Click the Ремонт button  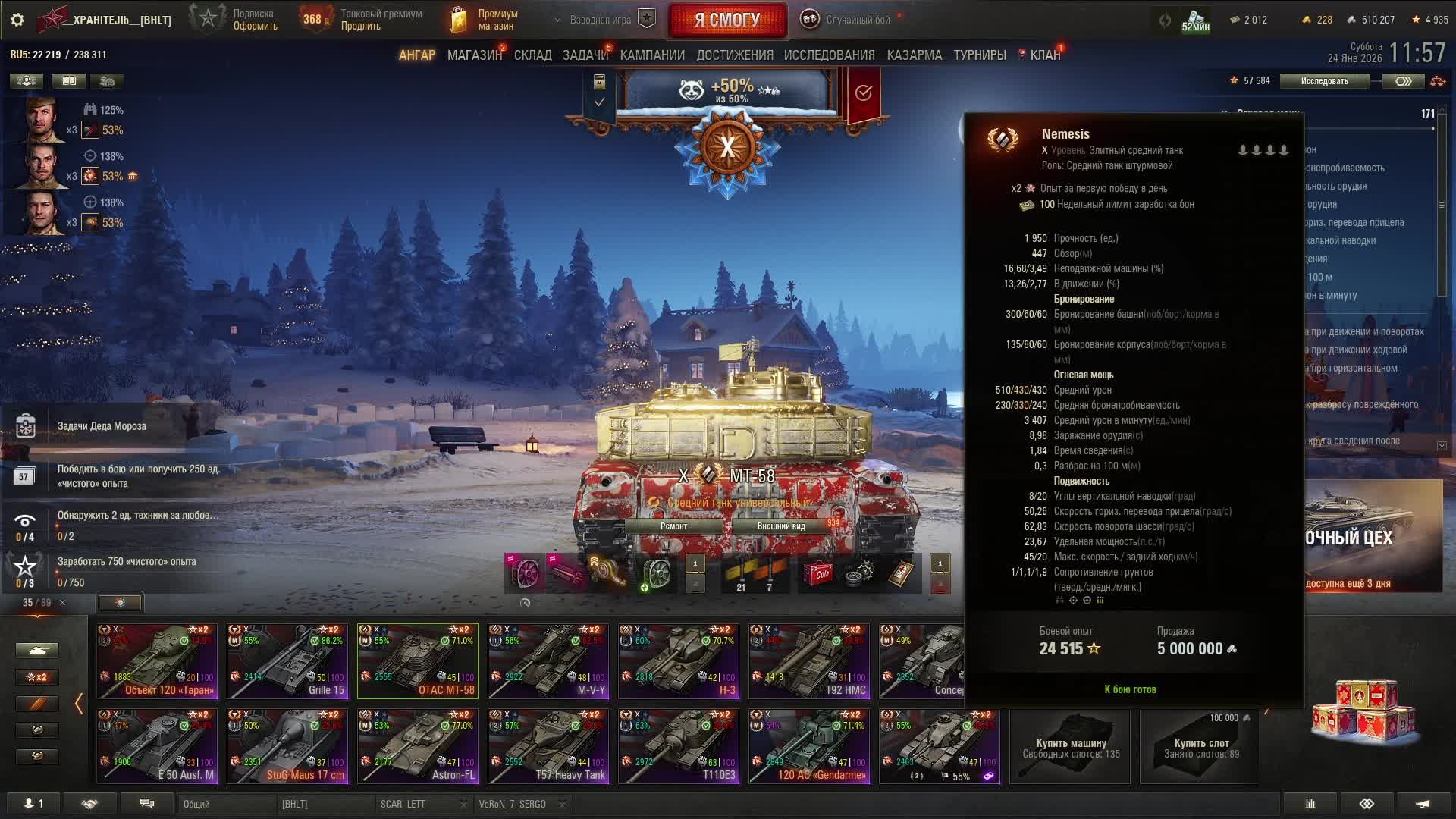(x=673, y=526)
